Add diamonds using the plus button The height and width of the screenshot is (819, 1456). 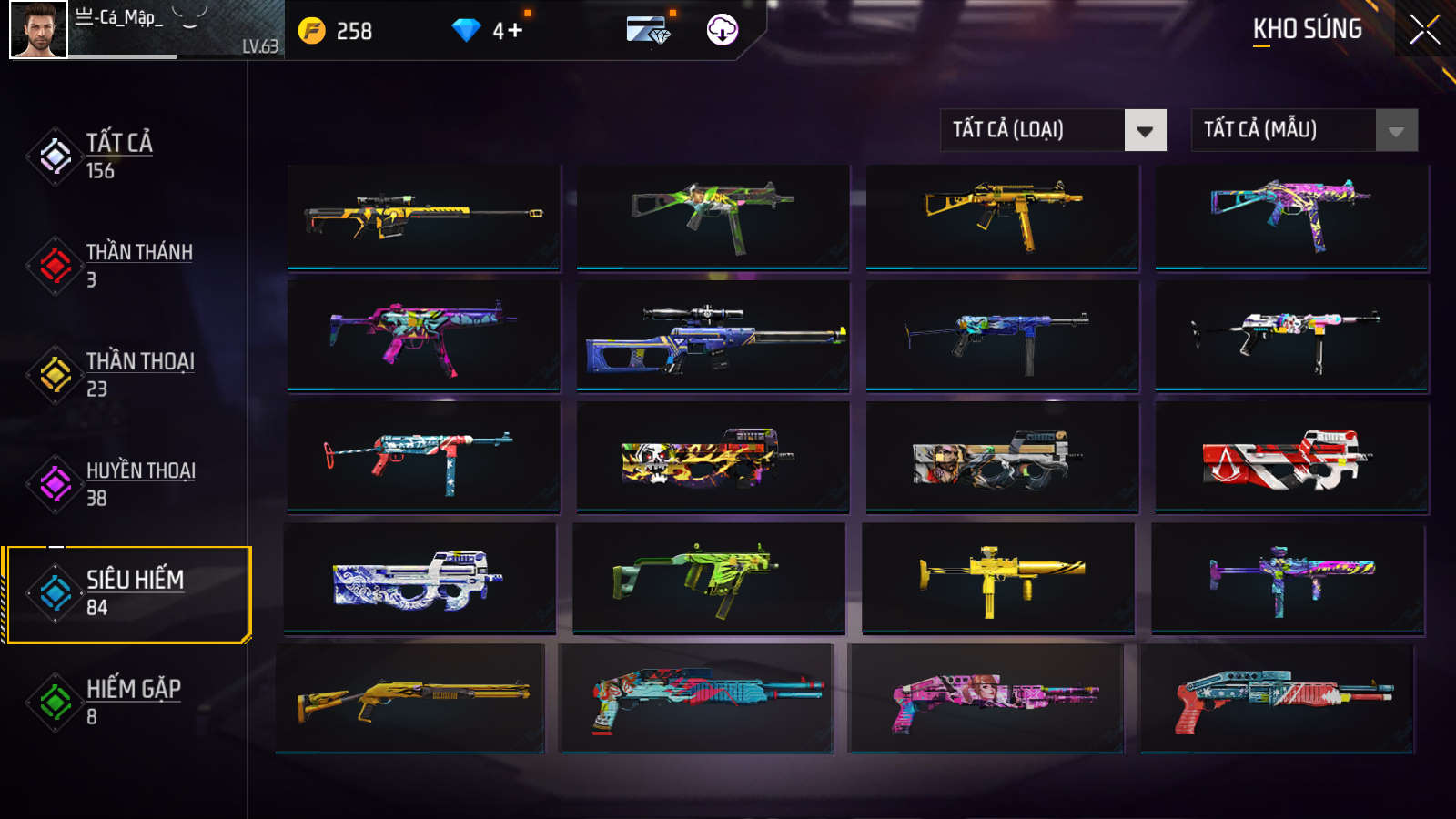pyautogui.click(x=515, y=31)
